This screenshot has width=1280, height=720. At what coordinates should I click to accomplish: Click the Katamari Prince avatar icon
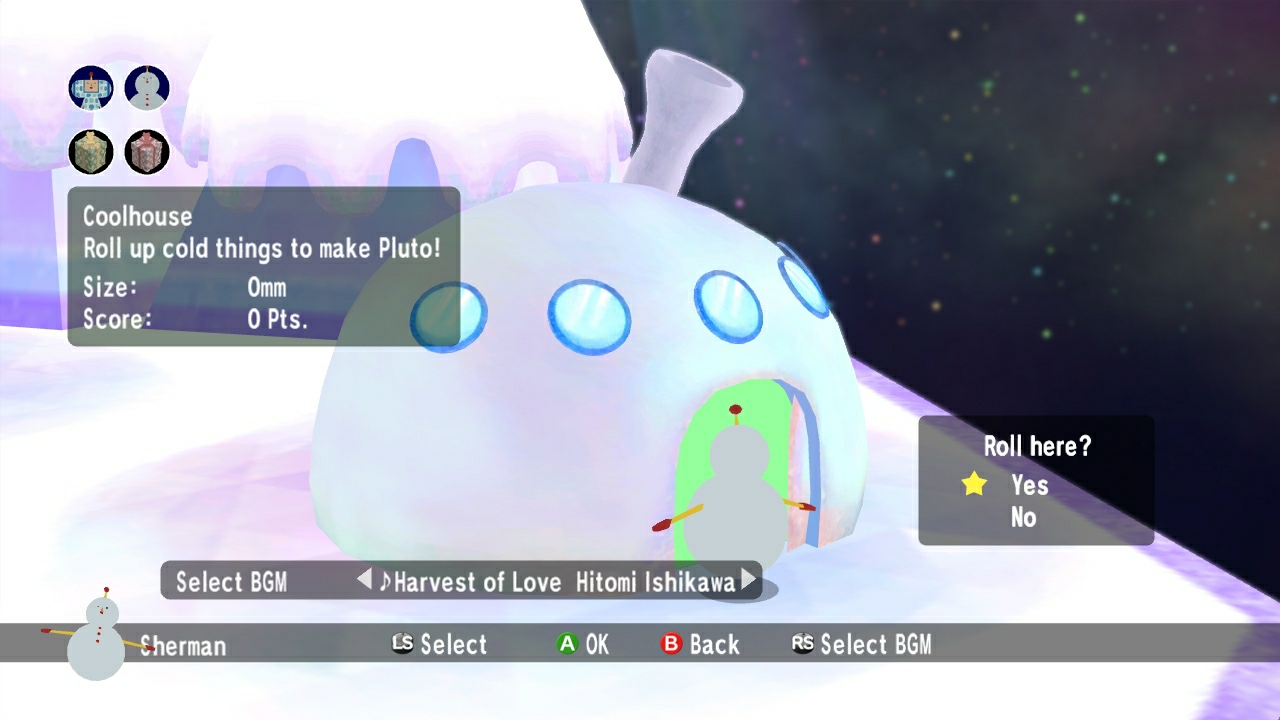90,87
